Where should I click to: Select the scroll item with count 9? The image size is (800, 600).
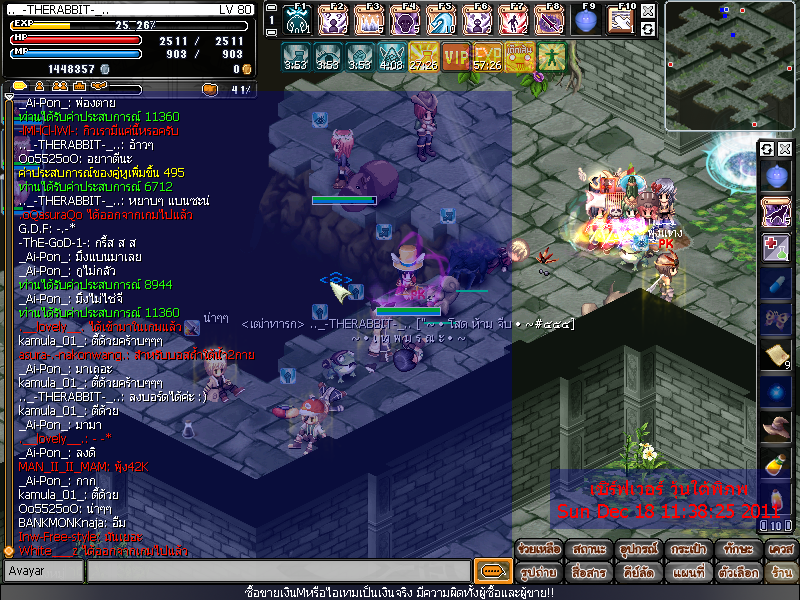[x=776, y=356]
